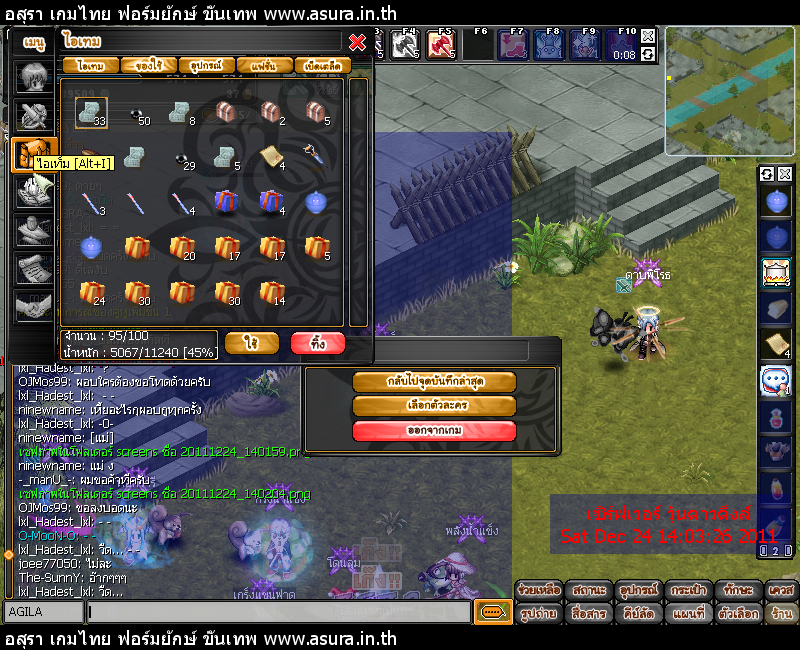Choose กลับไปจุดบันทึกล่าสุด (return to save point)

point(434,382)
